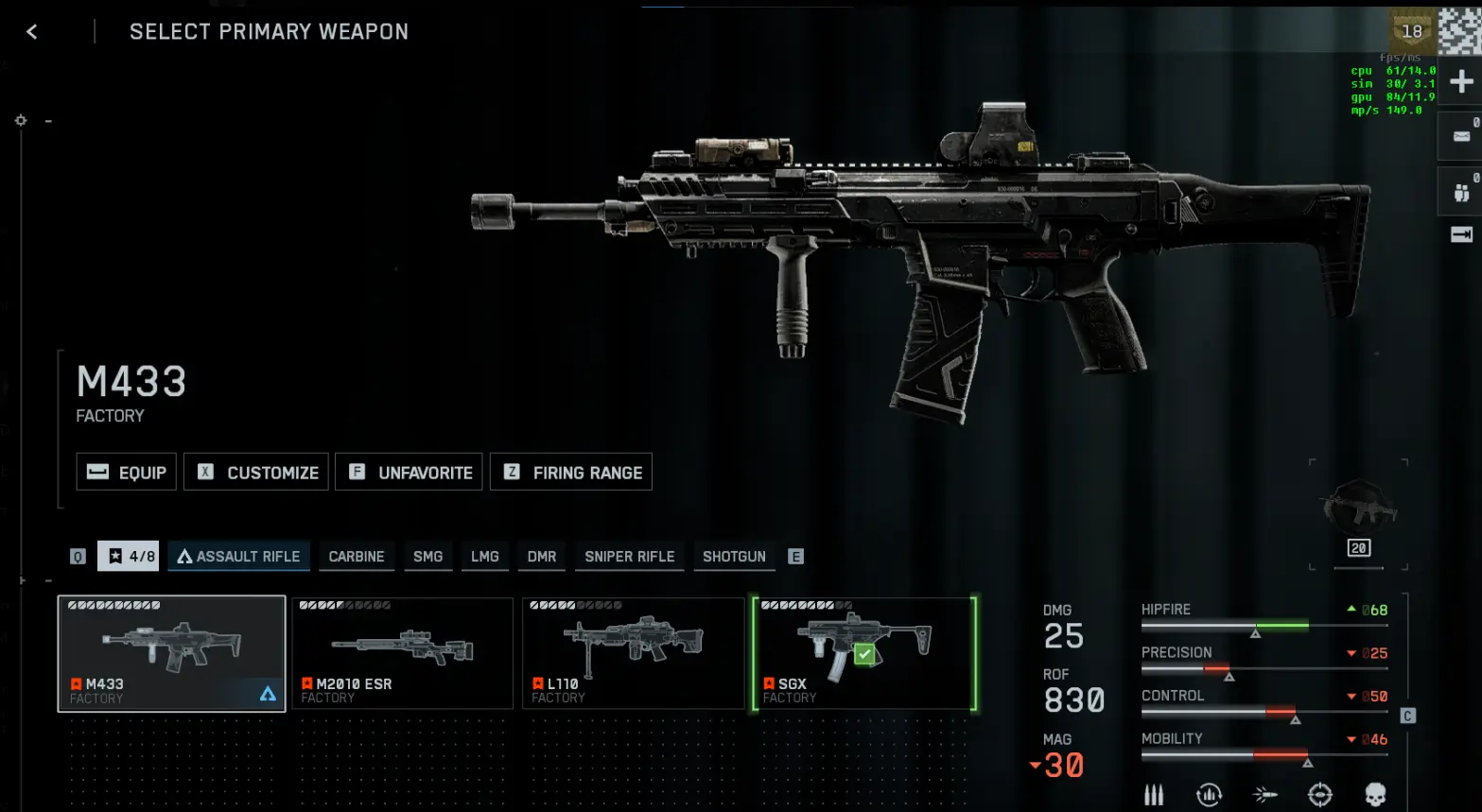The width and height of the screenshot is (1482, 812).
Task: Switch to the Carbine category
Action: click(357, 556)
